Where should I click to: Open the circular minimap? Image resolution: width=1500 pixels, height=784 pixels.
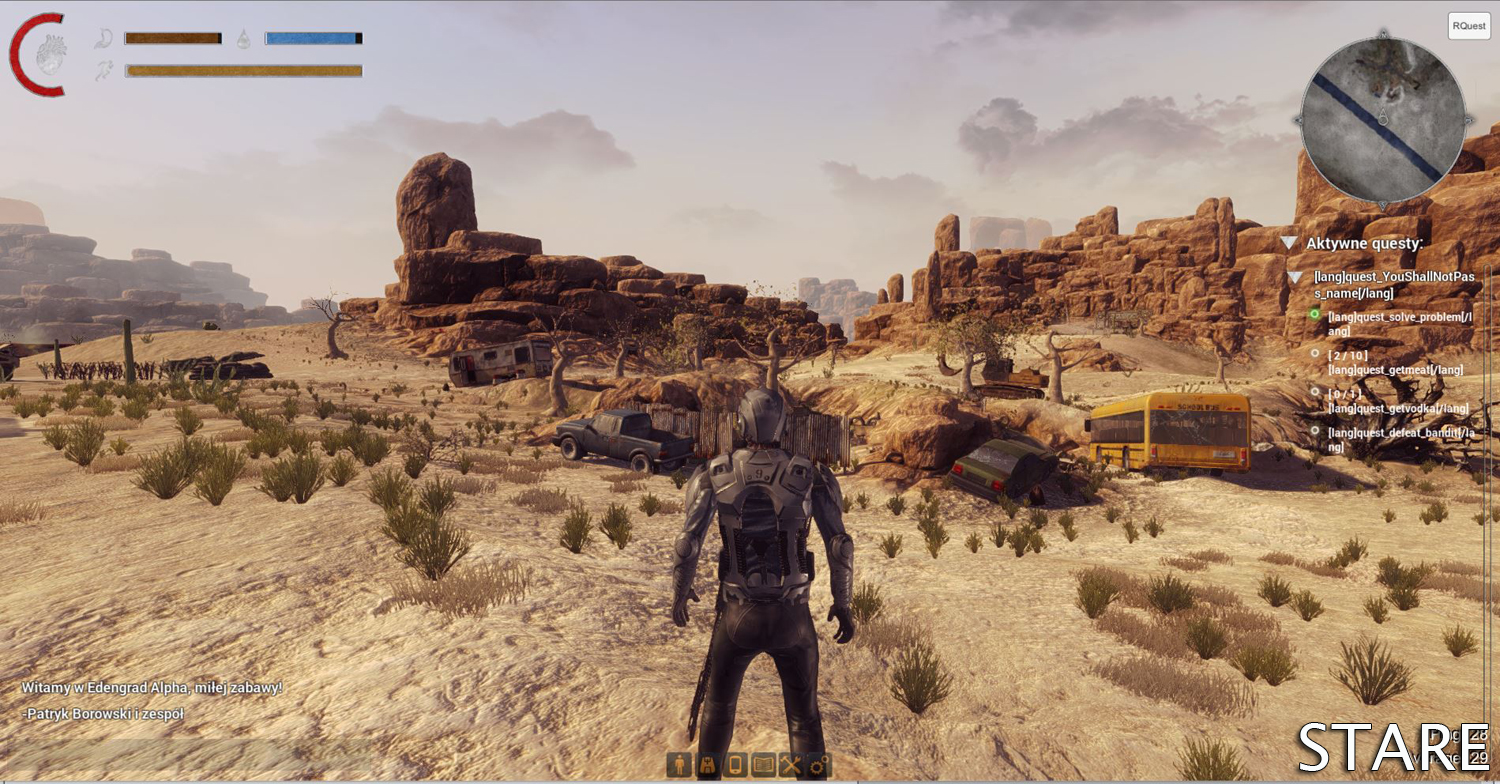[x=1382, y=119]
